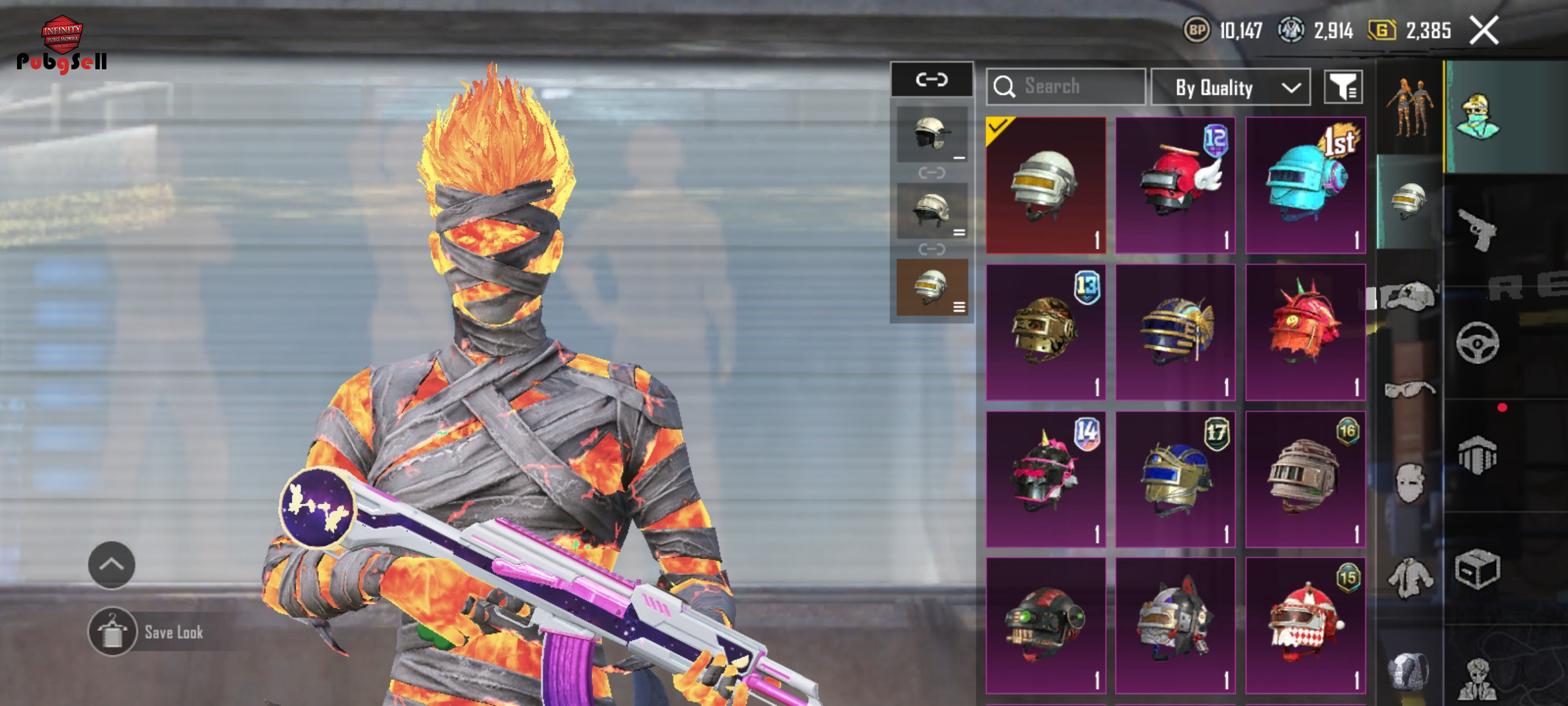1568x706 pixels.
Task: Open the glasses category
Action: coord(1409,390)
